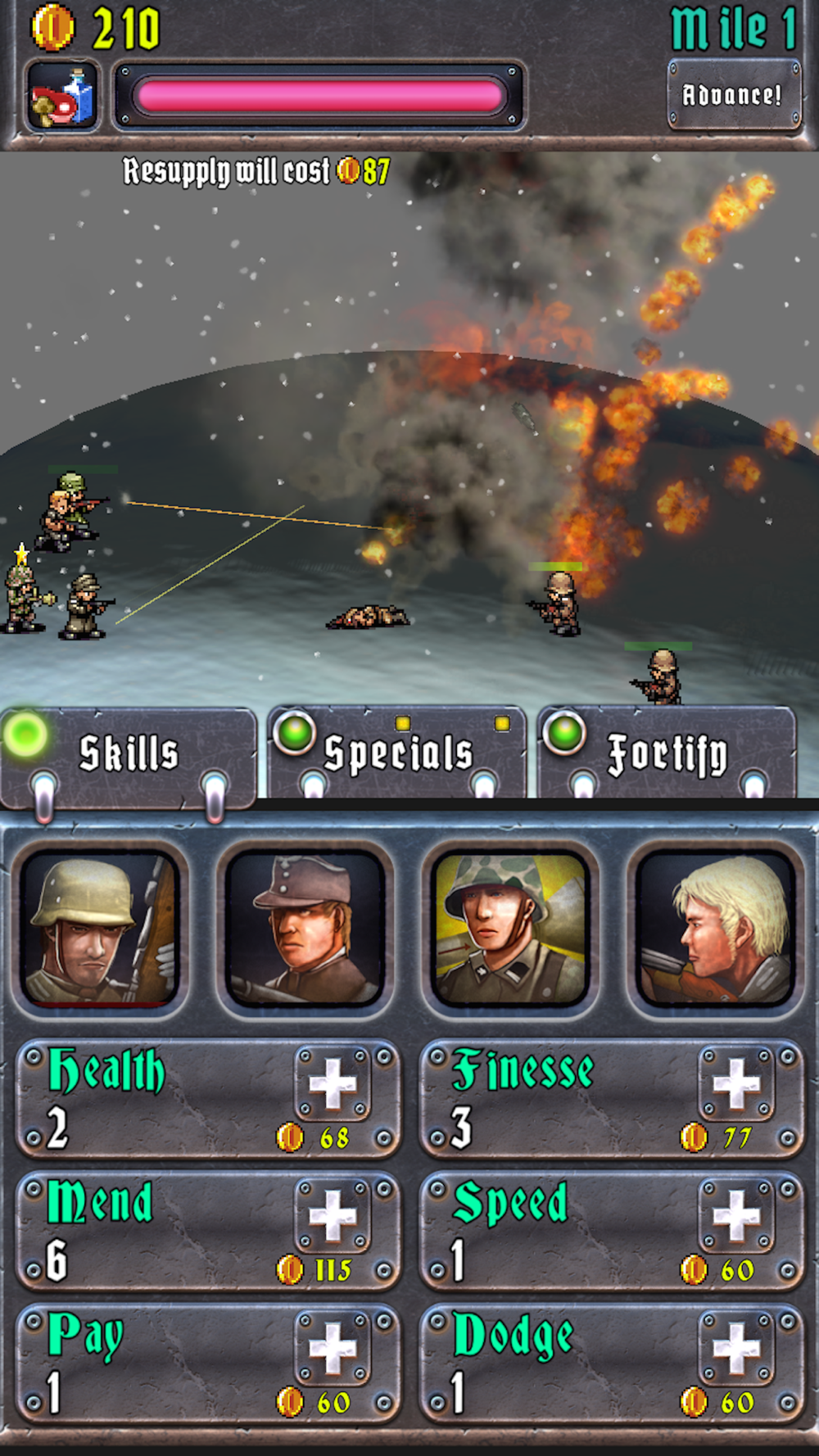Choose the soldier portrait with grey field cap
Viewport: 819px width, 1456px height.
(x=305, y=929)
